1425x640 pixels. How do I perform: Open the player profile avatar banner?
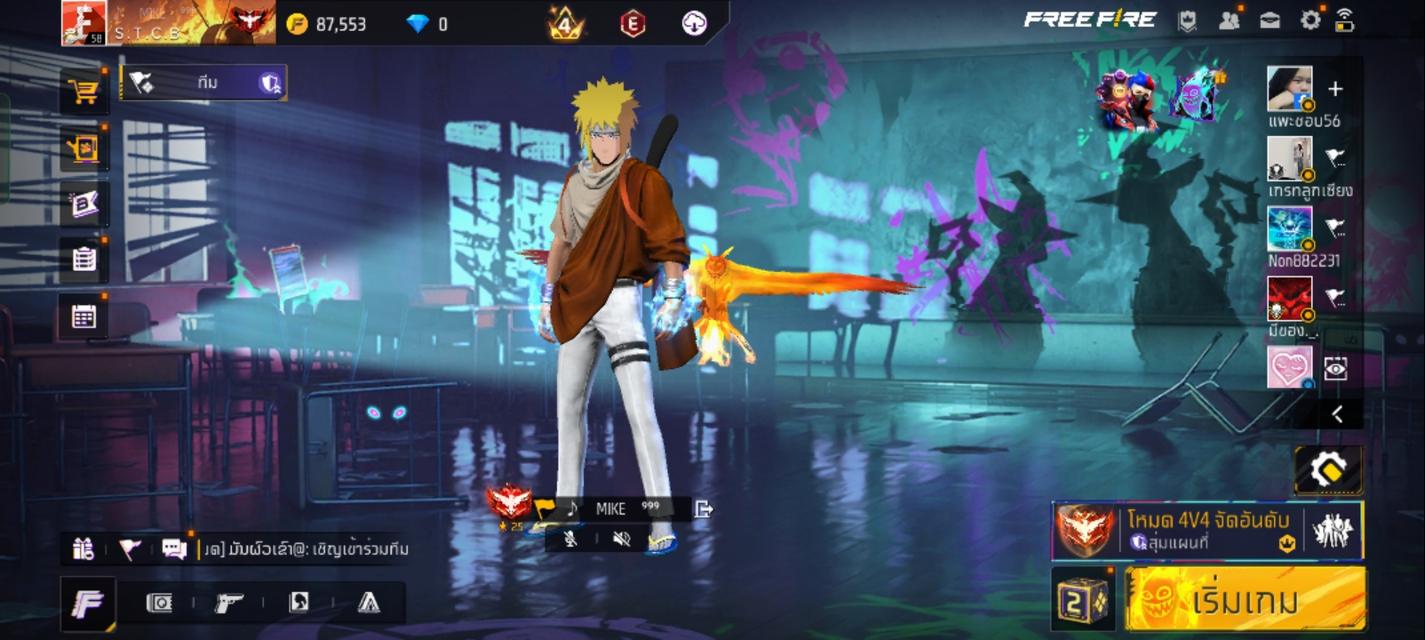168,22
